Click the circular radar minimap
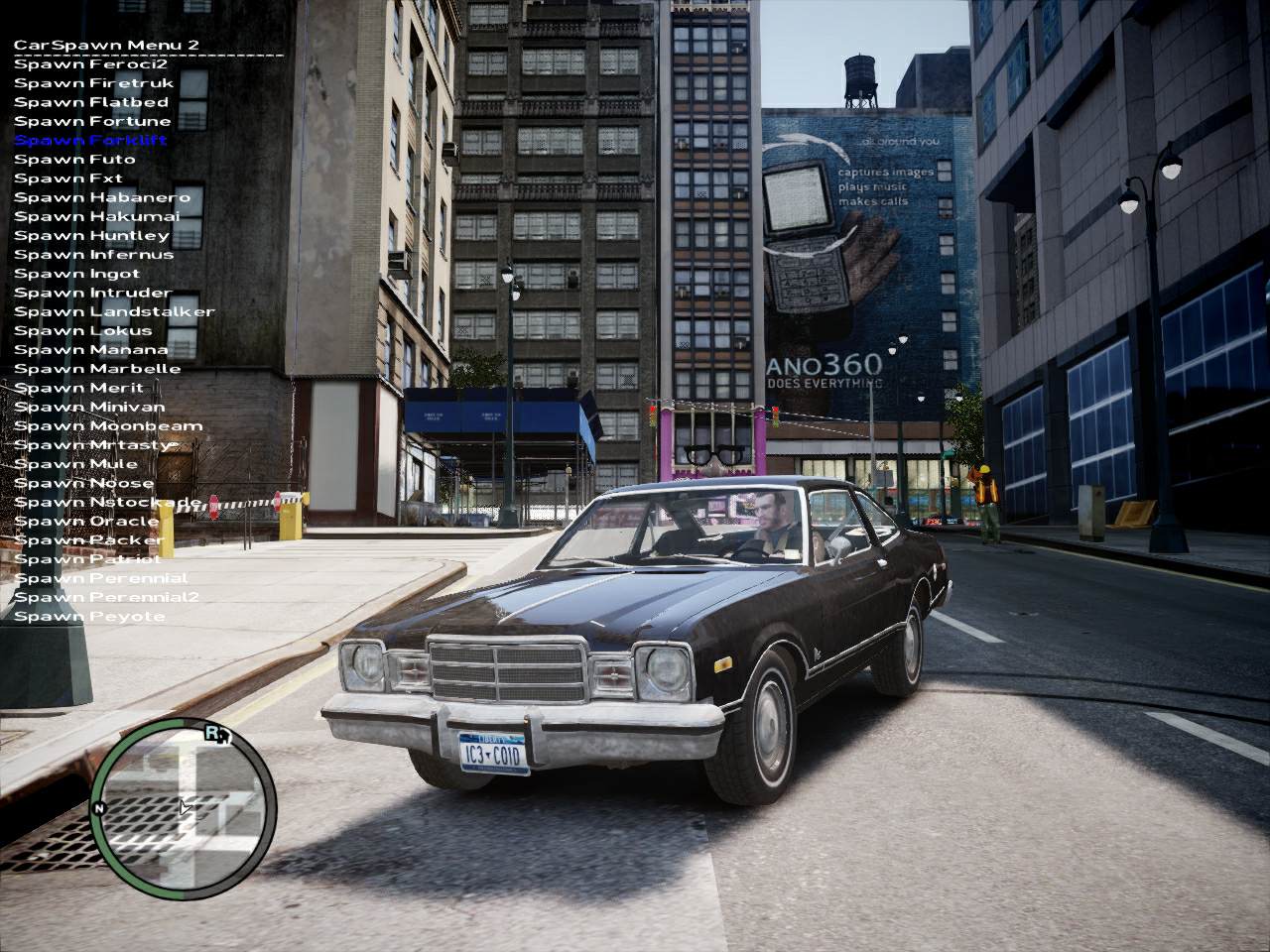The width and height of the screenshot is (1270, 952). pyautogui.click(x=184, y=801)
